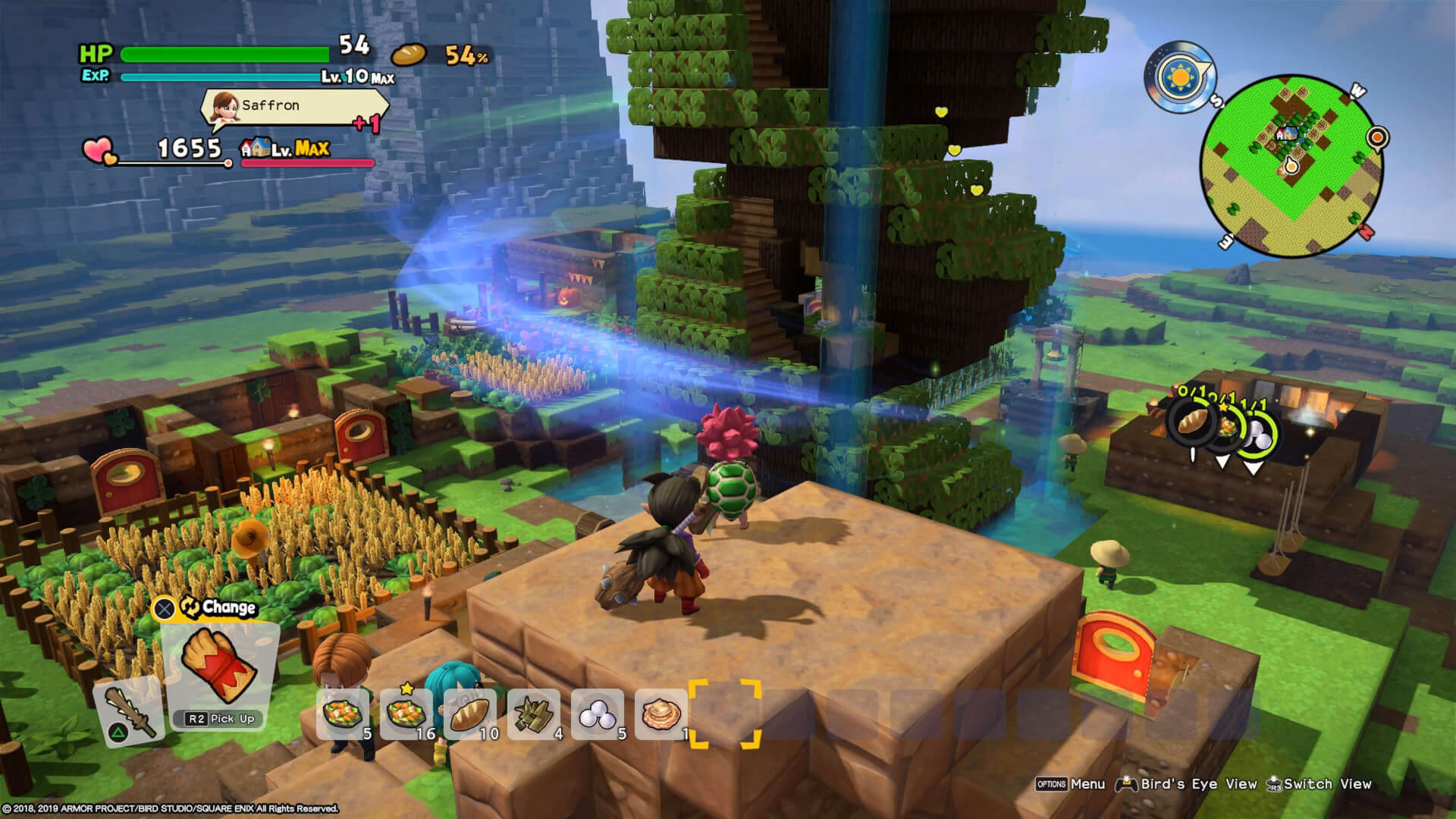The width and height of the screenshot is (1456, 819).
Task: Click the sun day-night clock icon
Action: click(x=1179, y=77)
